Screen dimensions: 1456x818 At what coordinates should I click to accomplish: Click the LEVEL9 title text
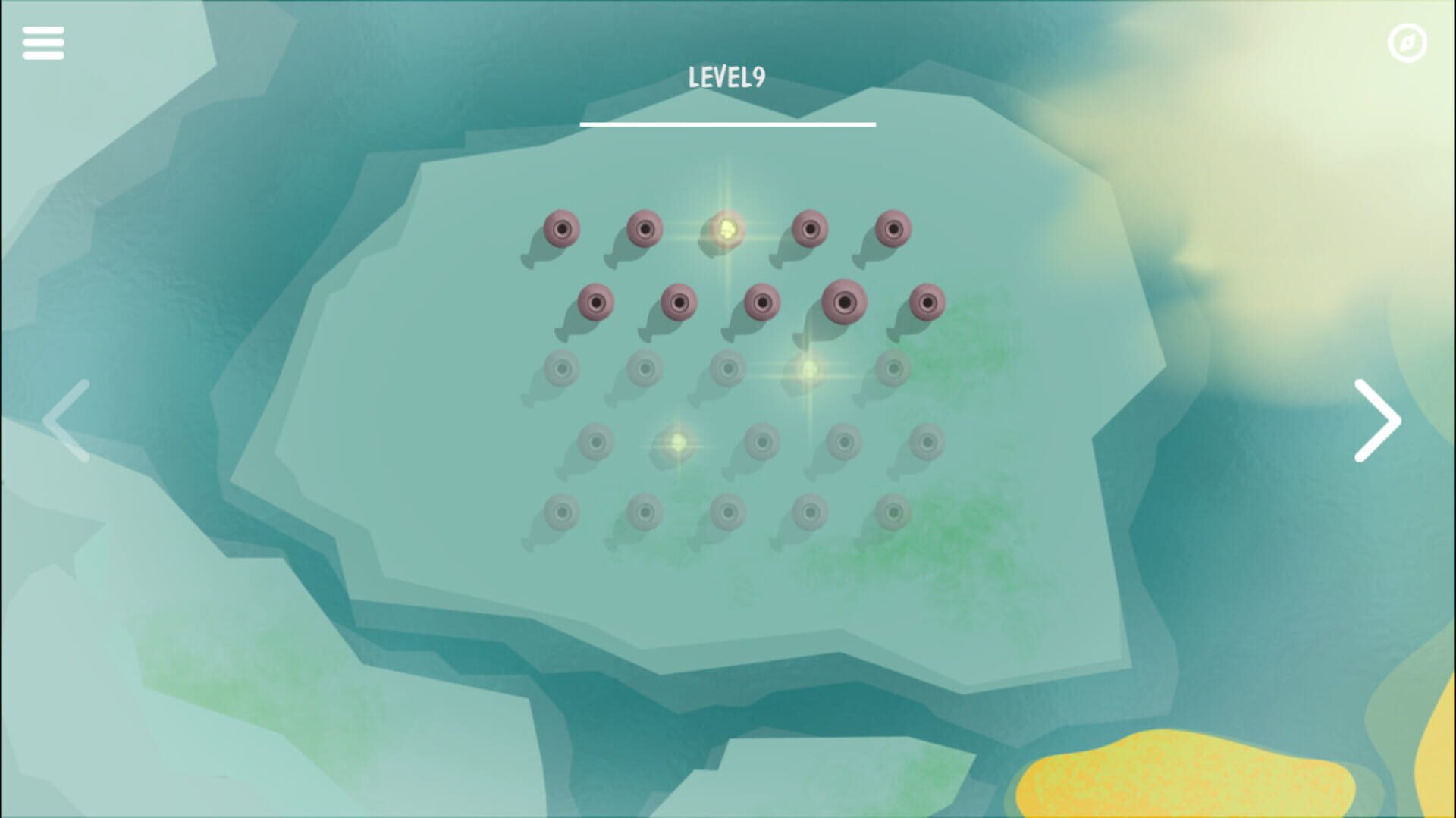727,76
